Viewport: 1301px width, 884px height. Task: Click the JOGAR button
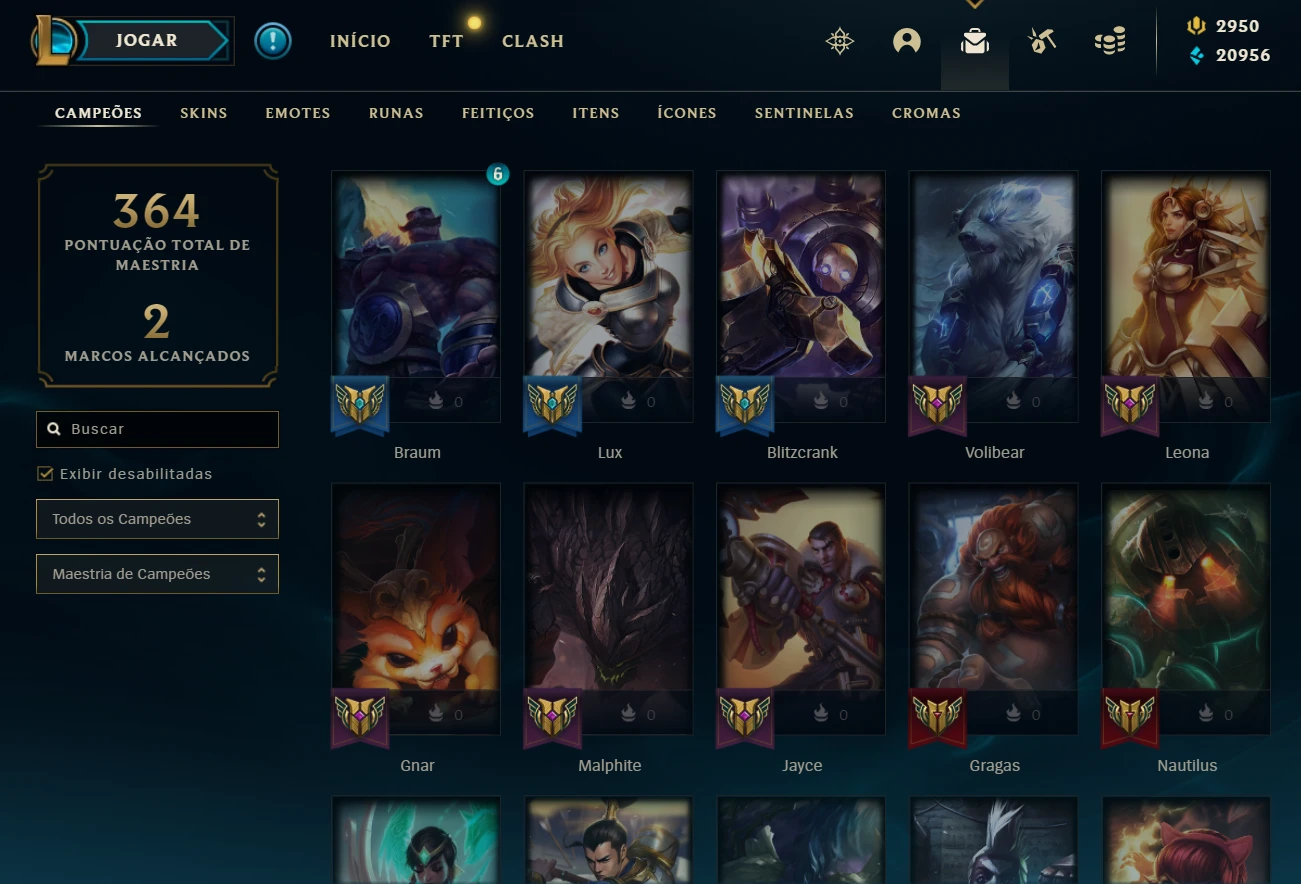(146, 40)
